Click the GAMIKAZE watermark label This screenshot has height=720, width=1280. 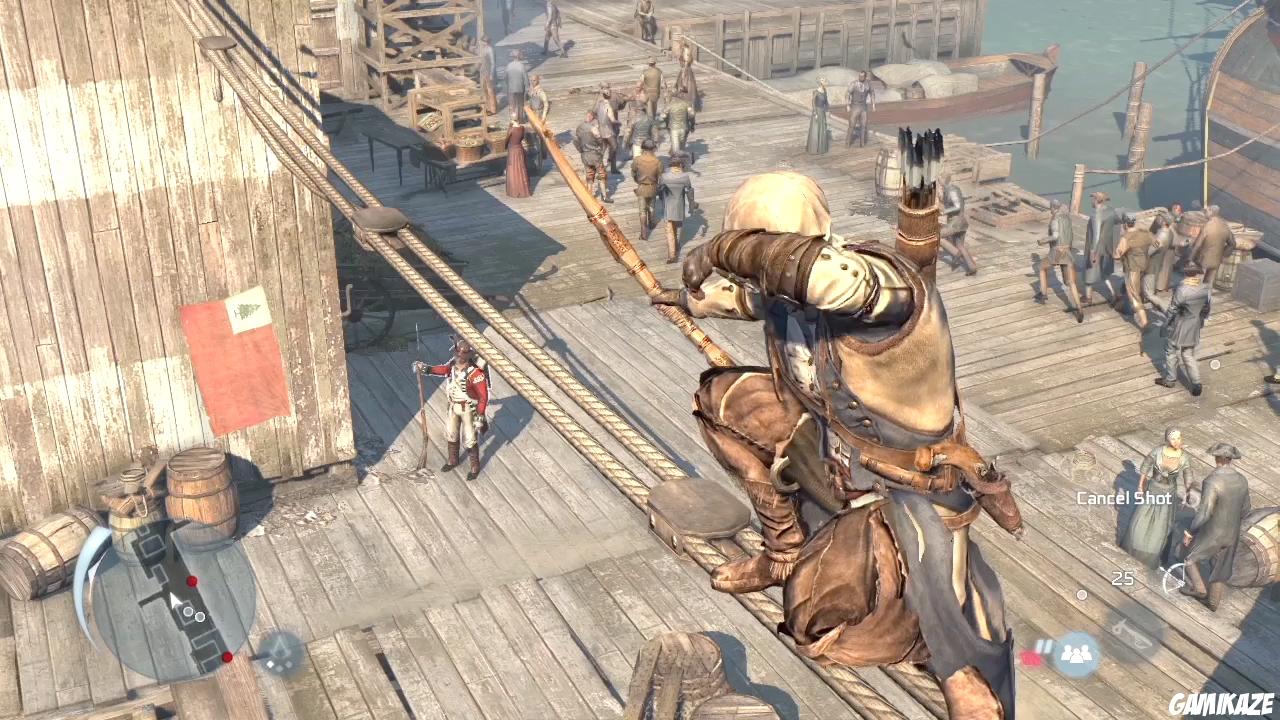click(1220, 702)
